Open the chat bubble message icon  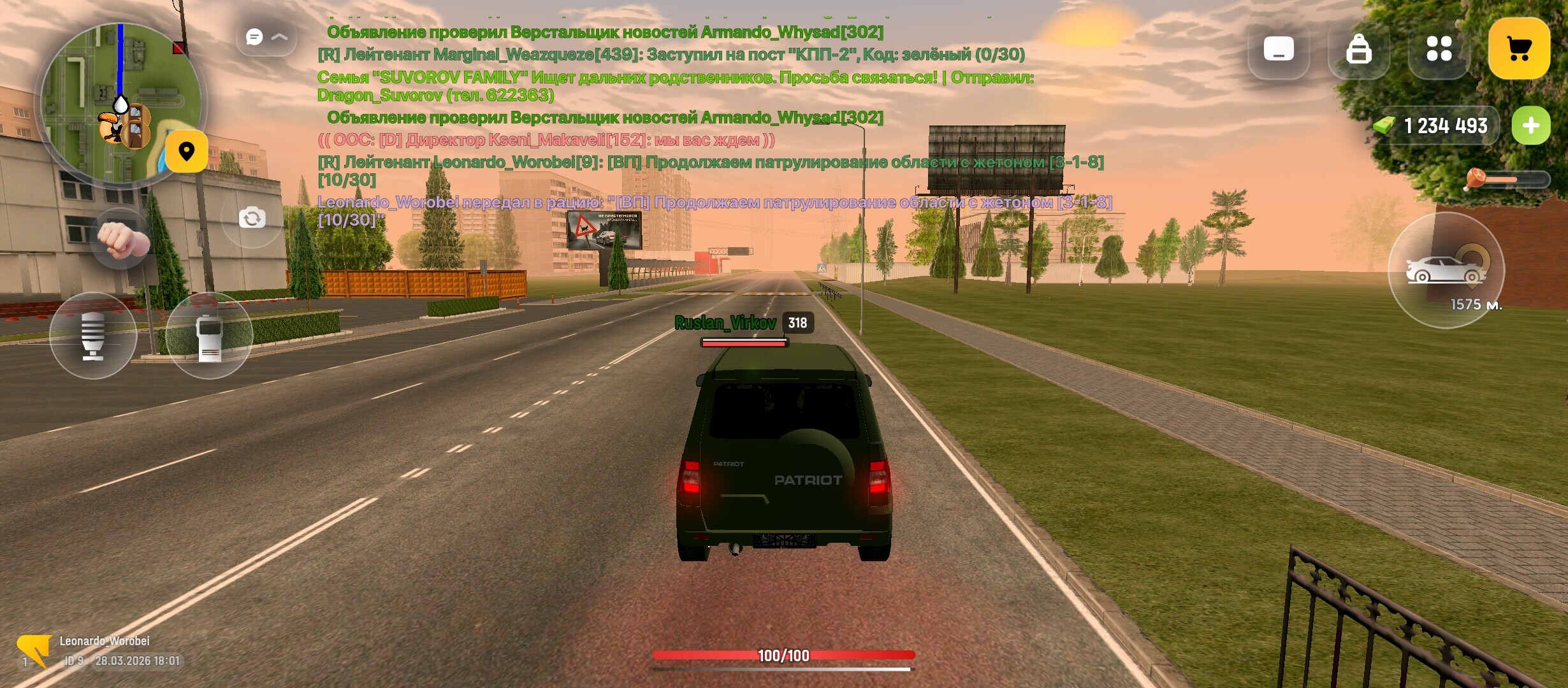coord(254,37)
